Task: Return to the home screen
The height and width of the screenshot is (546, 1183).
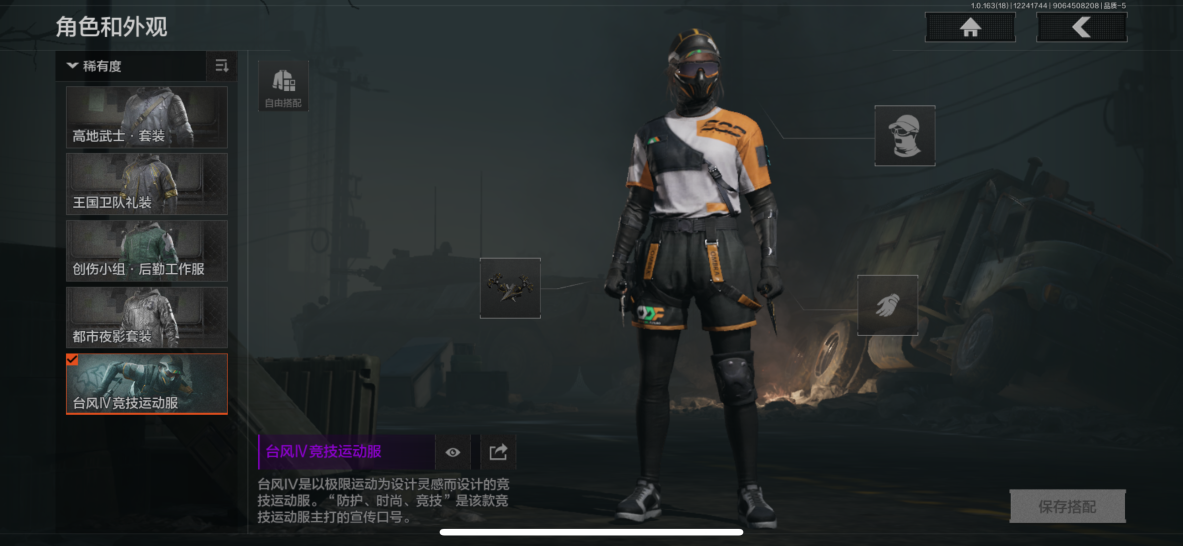Action: (x=969, y=28)
